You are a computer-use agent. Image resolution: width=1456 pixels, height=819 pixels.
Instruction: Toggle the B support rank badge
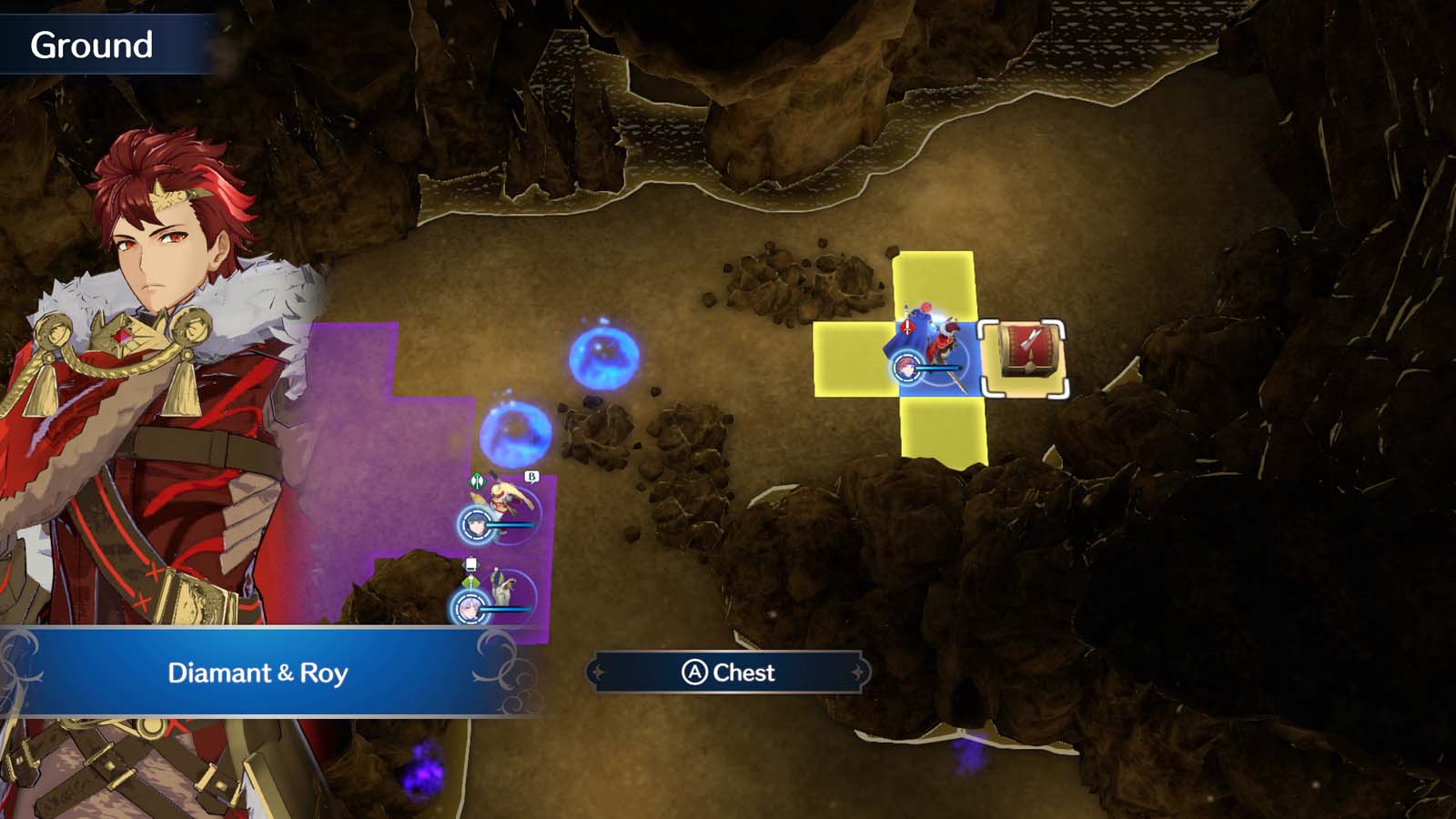click(531, 476)
